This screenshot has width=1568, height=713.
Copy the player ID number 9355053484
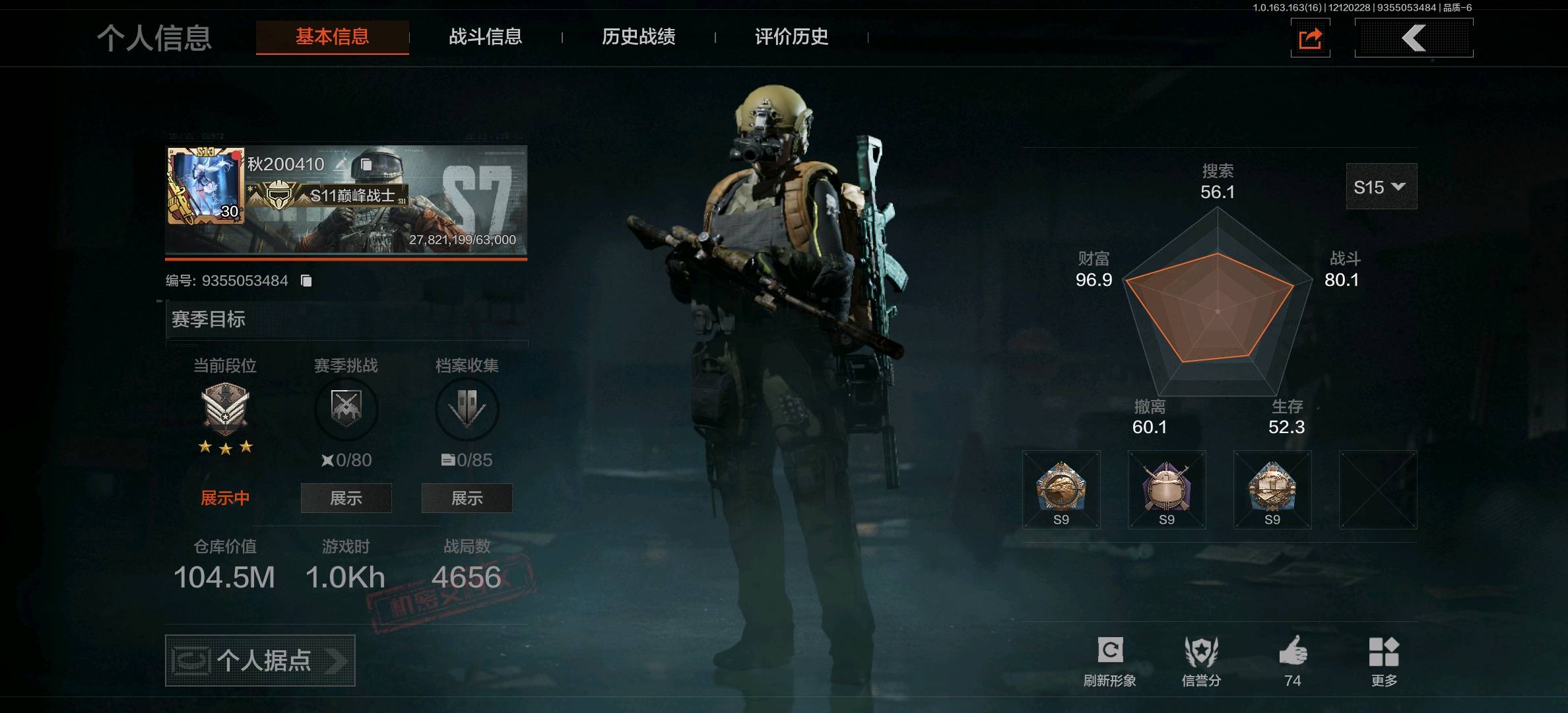click(306, 281)
